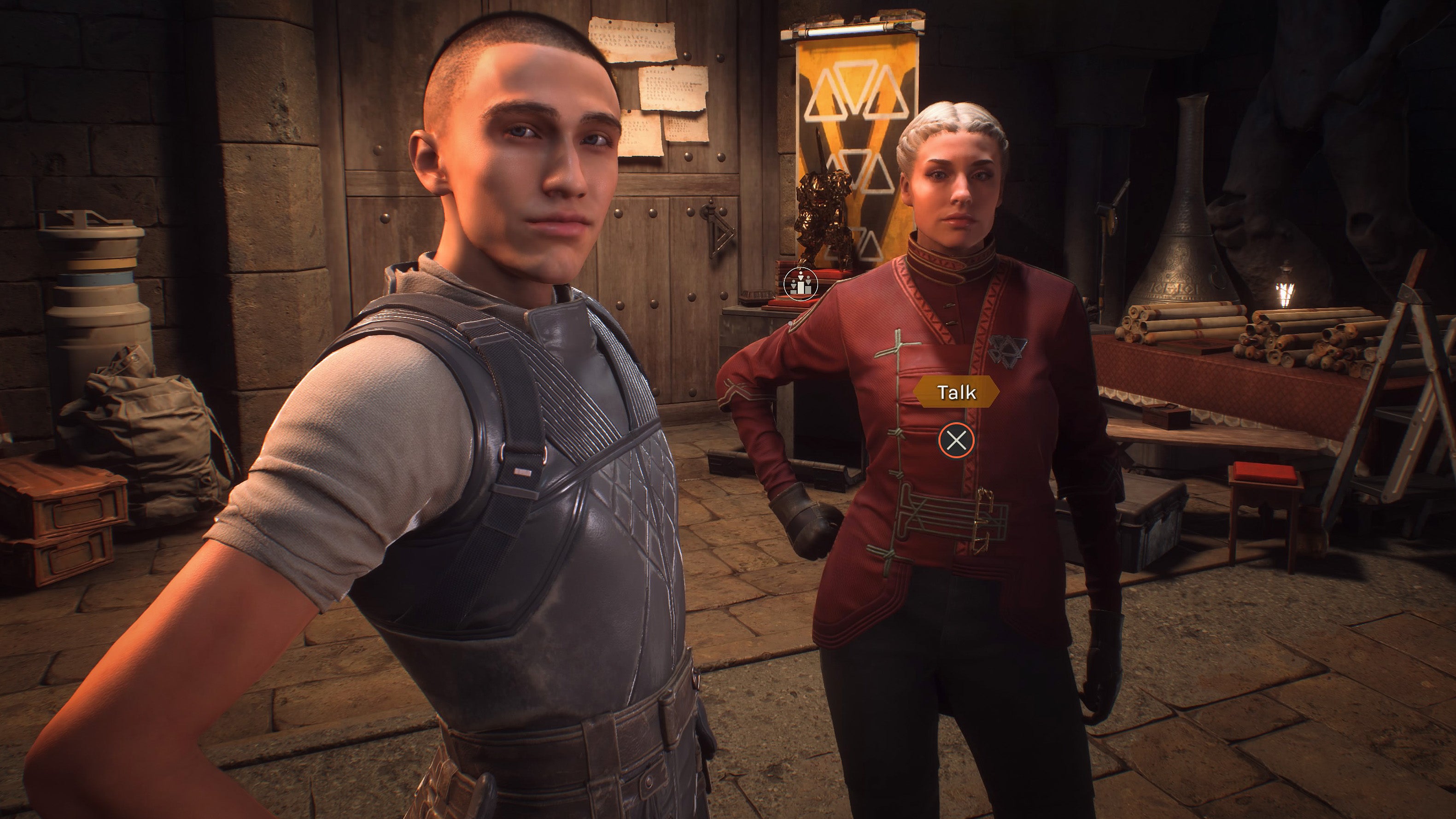Screen dimensions: 1456x819
Task: Select the Talk interaction prompt
Action: click(x=956, y=392)
